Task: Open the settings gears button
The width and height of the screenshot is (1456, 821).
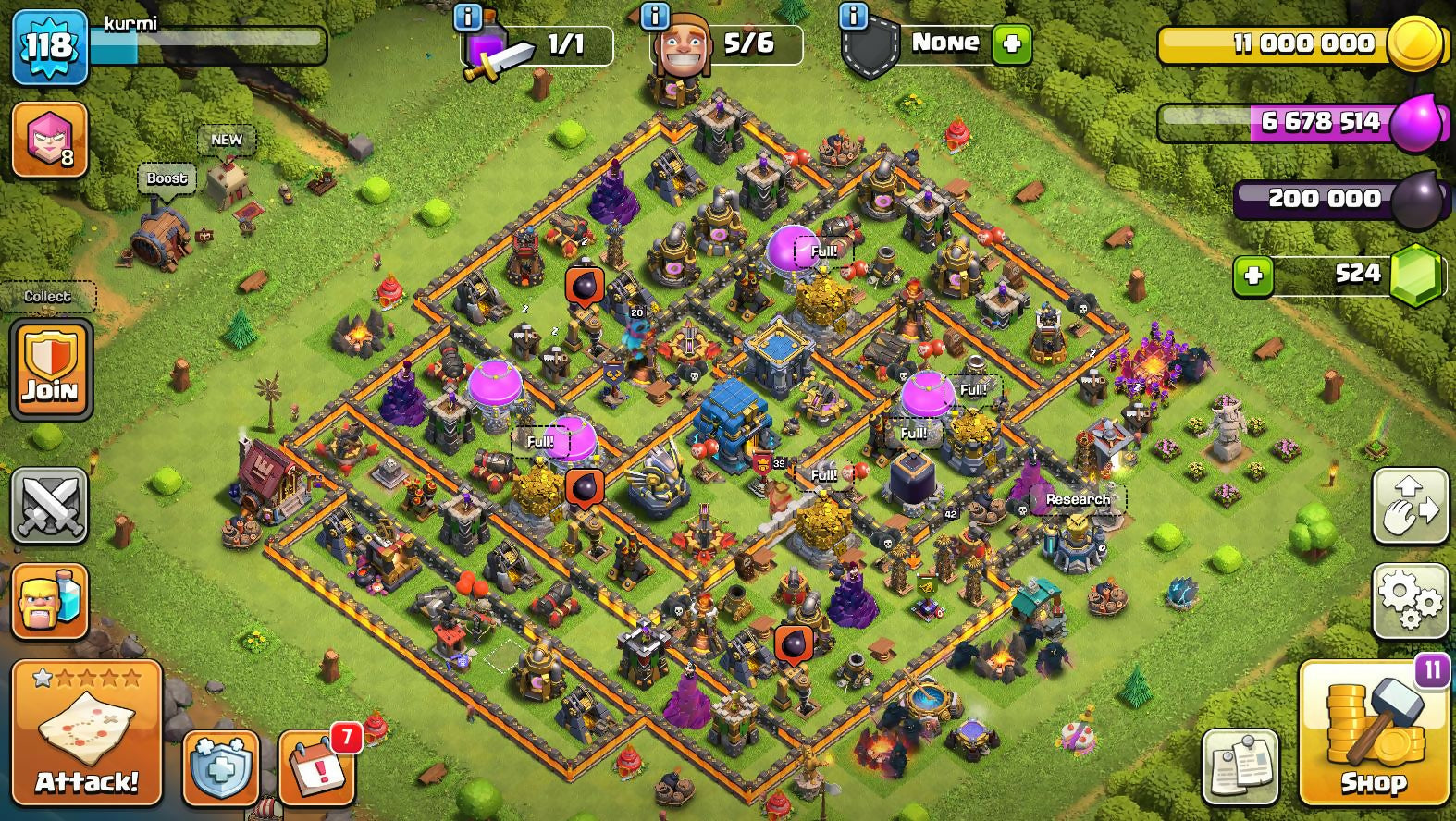Action: (x=1410, y=601)
